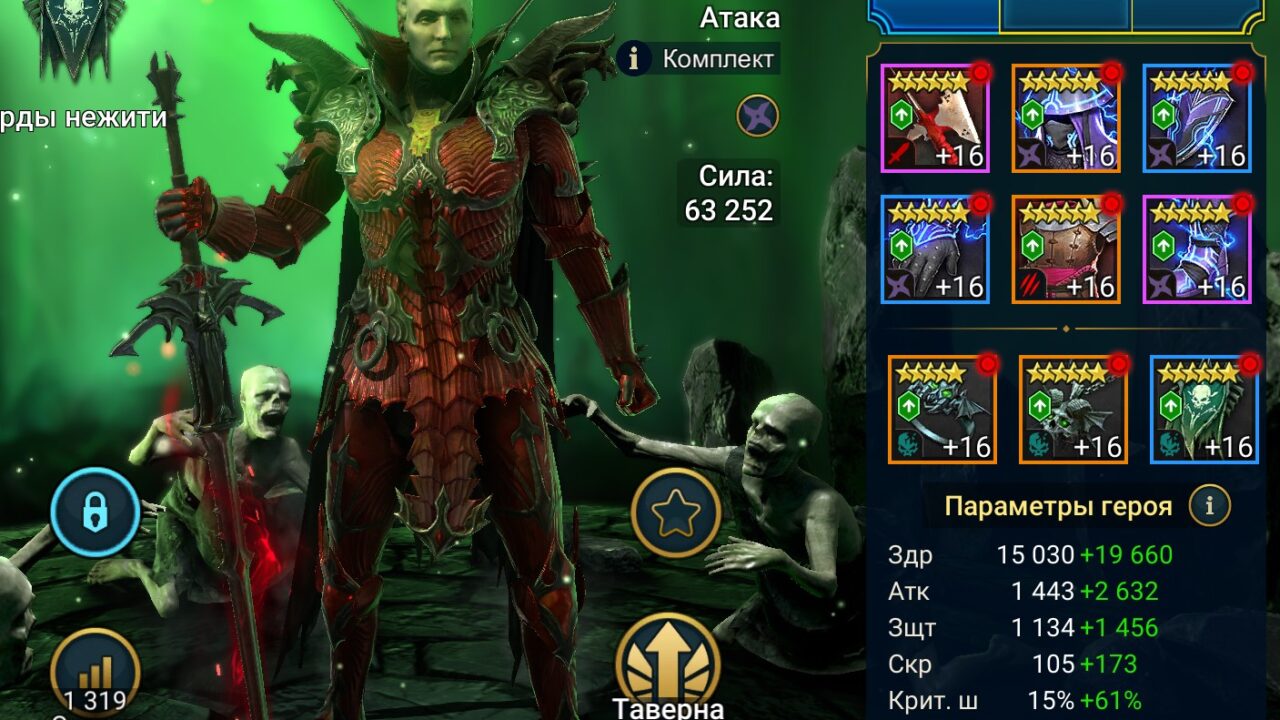This screenshot has height=720, width=1280.
Task: Select the equipped boots slot
Action: (1197, 249)
